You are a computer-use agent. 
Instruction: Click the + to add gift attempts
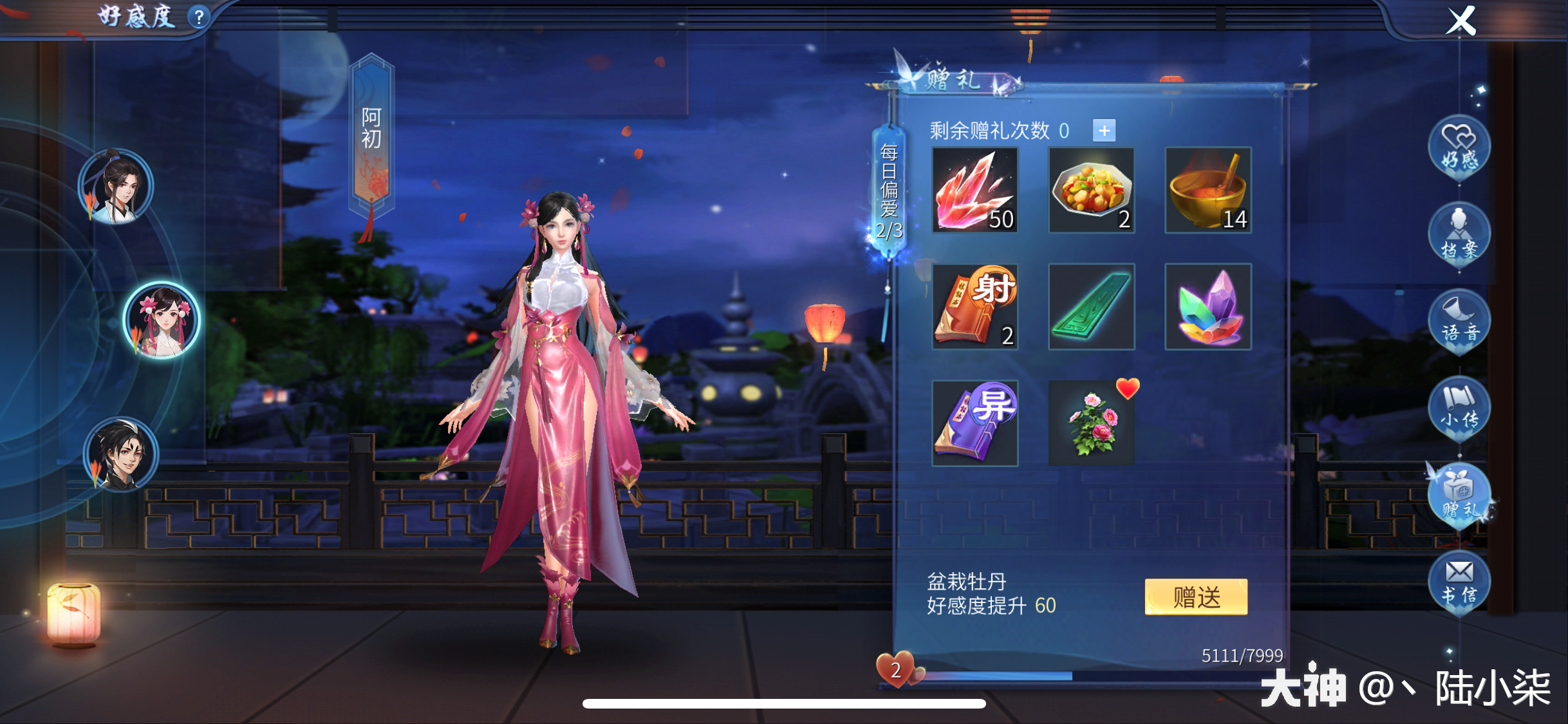tap(1105, 131)
